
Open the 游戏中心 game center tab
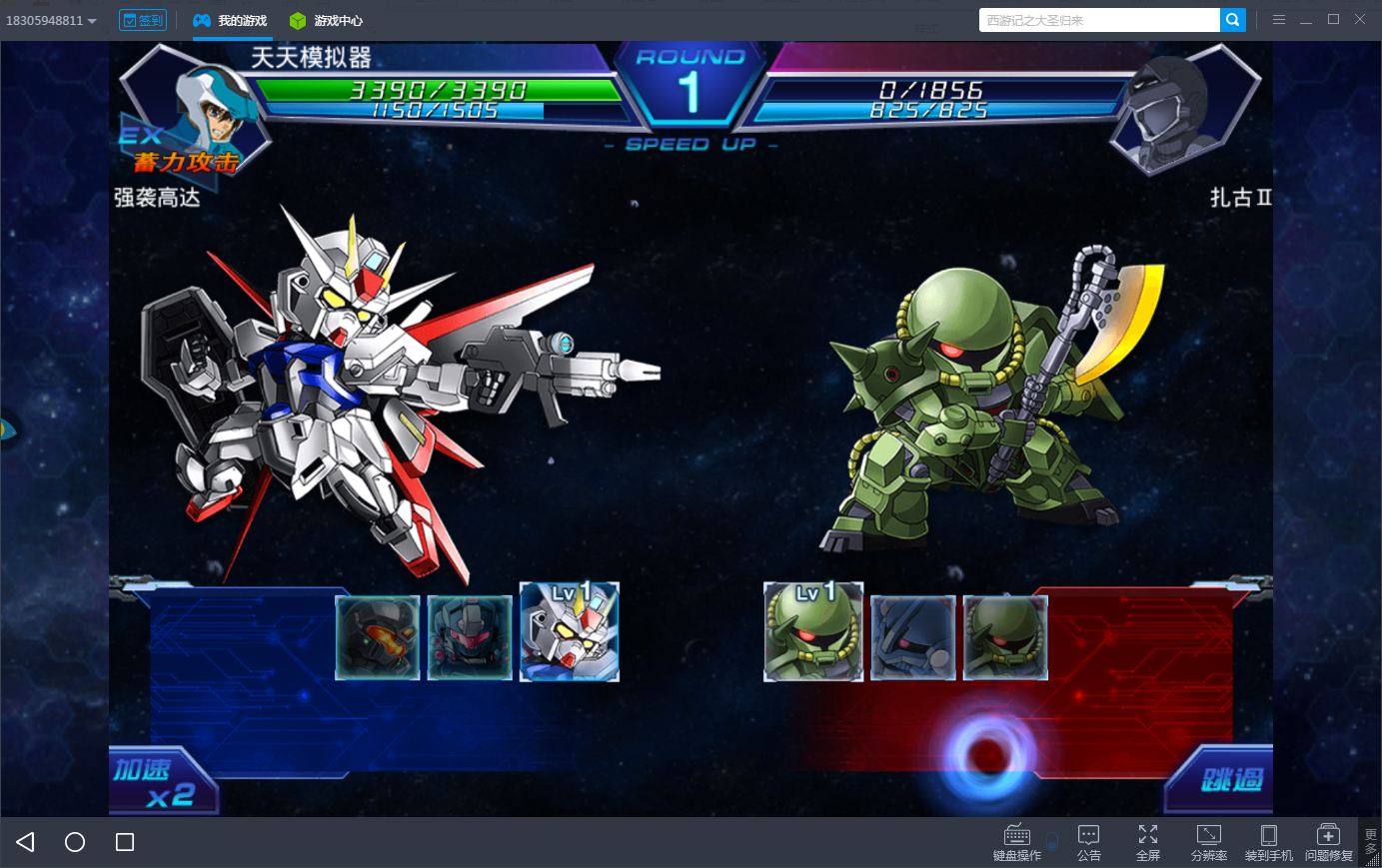click(327, 20)
